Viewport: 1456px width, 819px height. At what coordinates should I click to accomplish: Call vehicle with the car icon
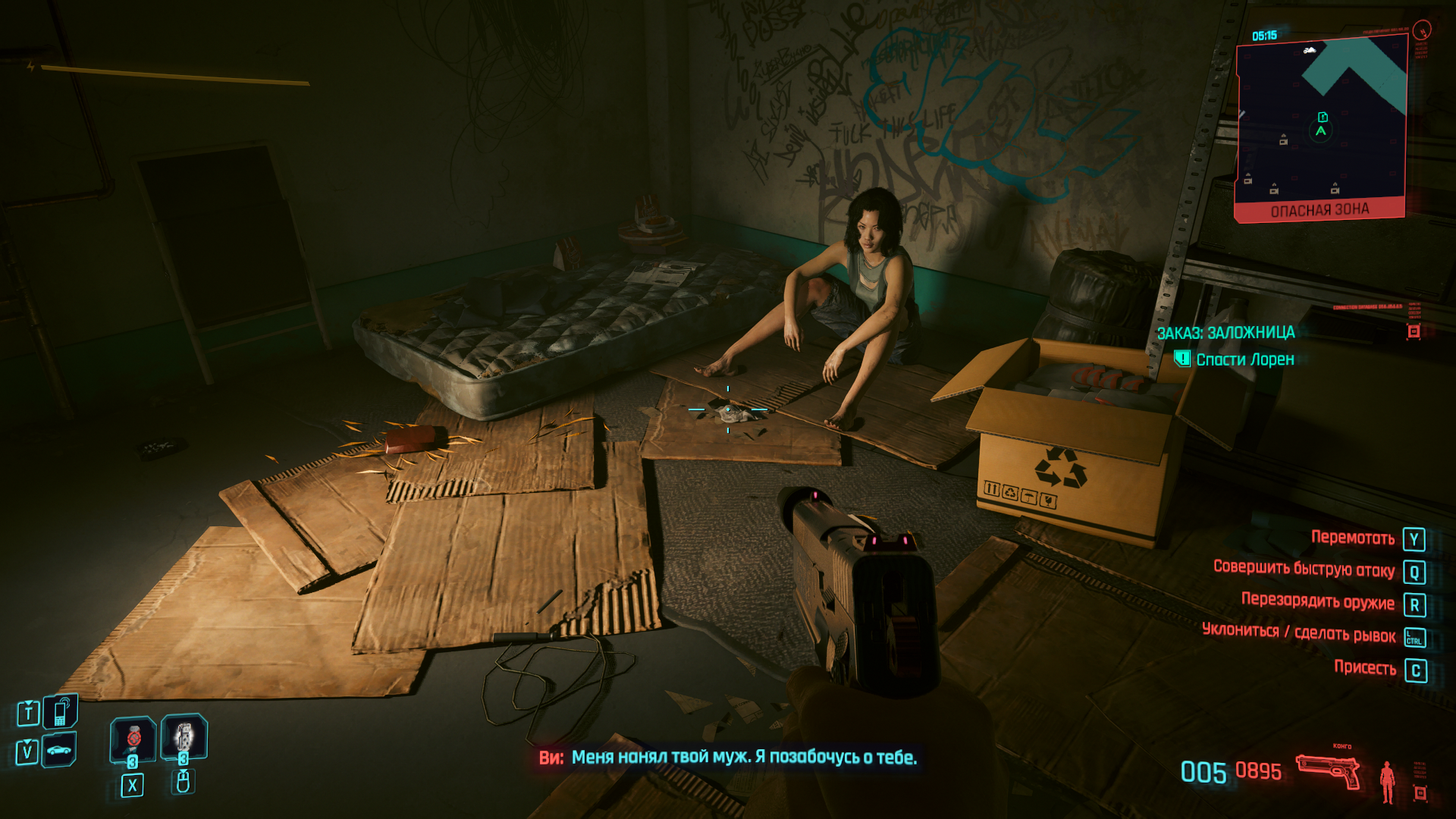coord(59,750)
